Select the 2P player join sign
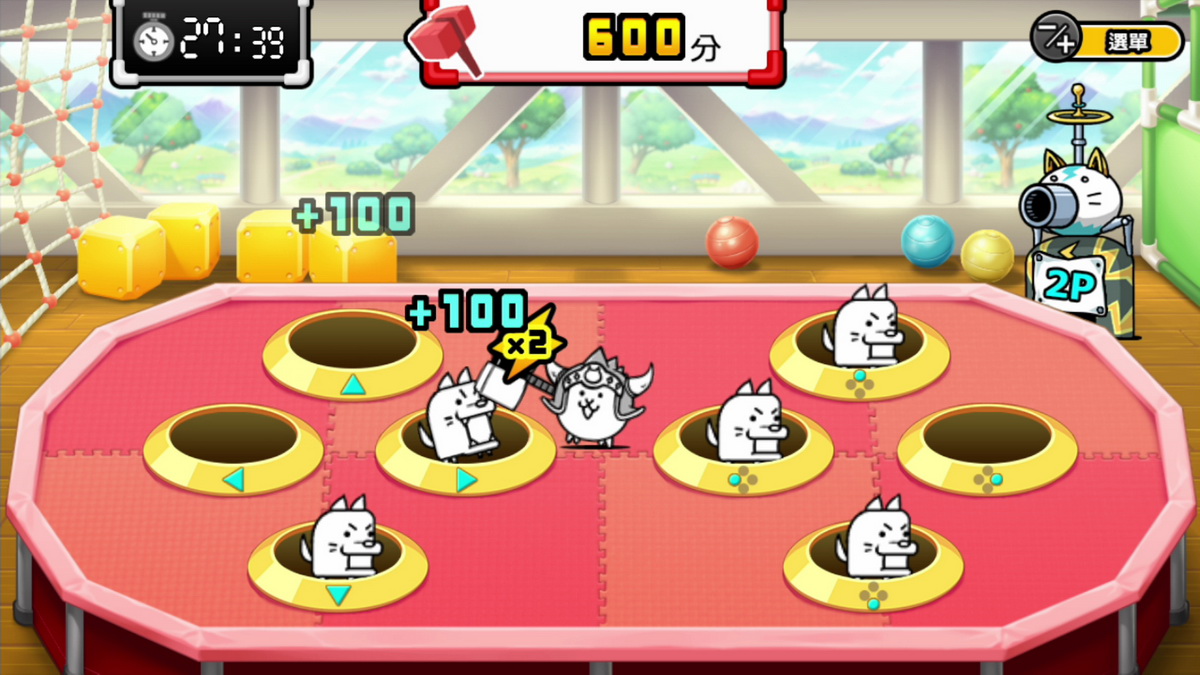The height and width of the screenshot is (675, 1200). [1069, 286]
